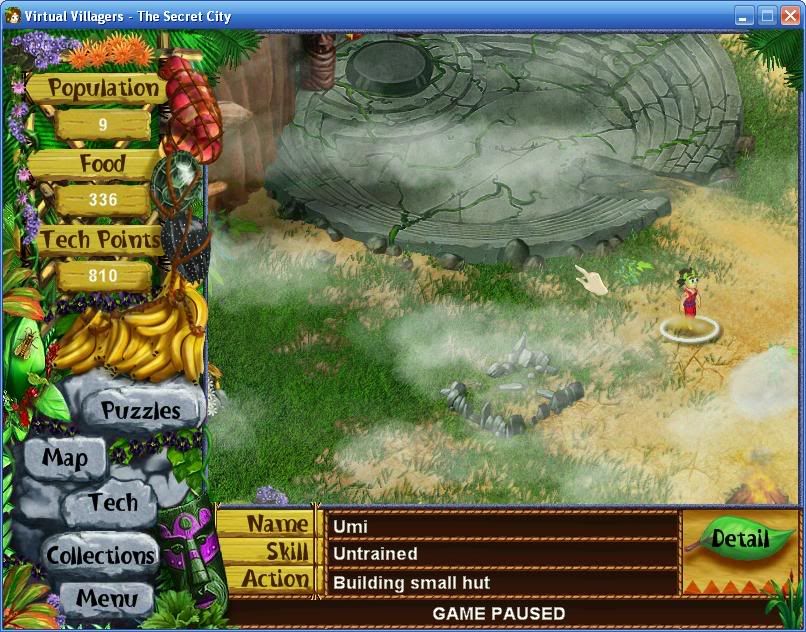The width and height of the screenshot is (806, 632).
Task: Open the Puzzles screen
Action: click(x=141, y=410)
